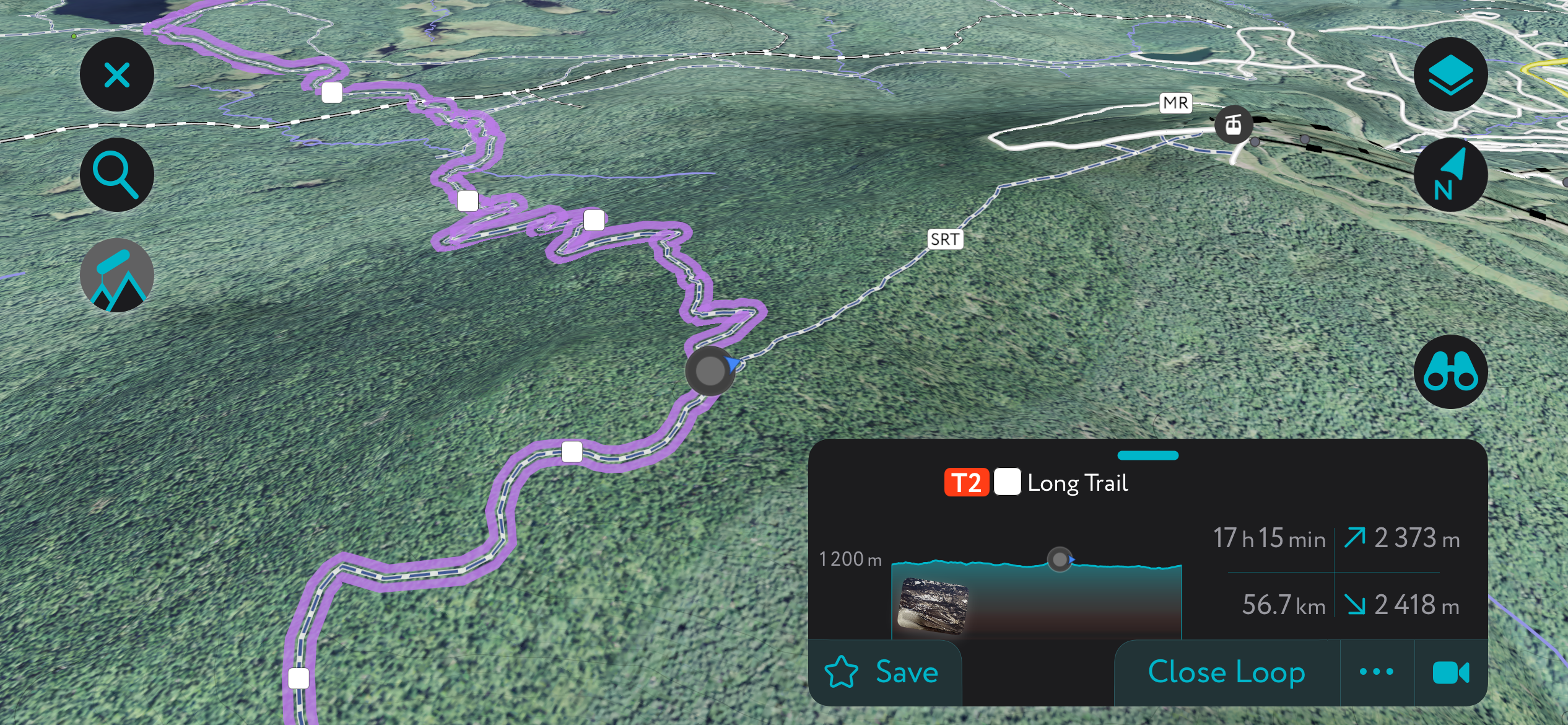Open the Long Trail route title
The width and height of the screenshot is (1568, 725).
pos(1078,483)
